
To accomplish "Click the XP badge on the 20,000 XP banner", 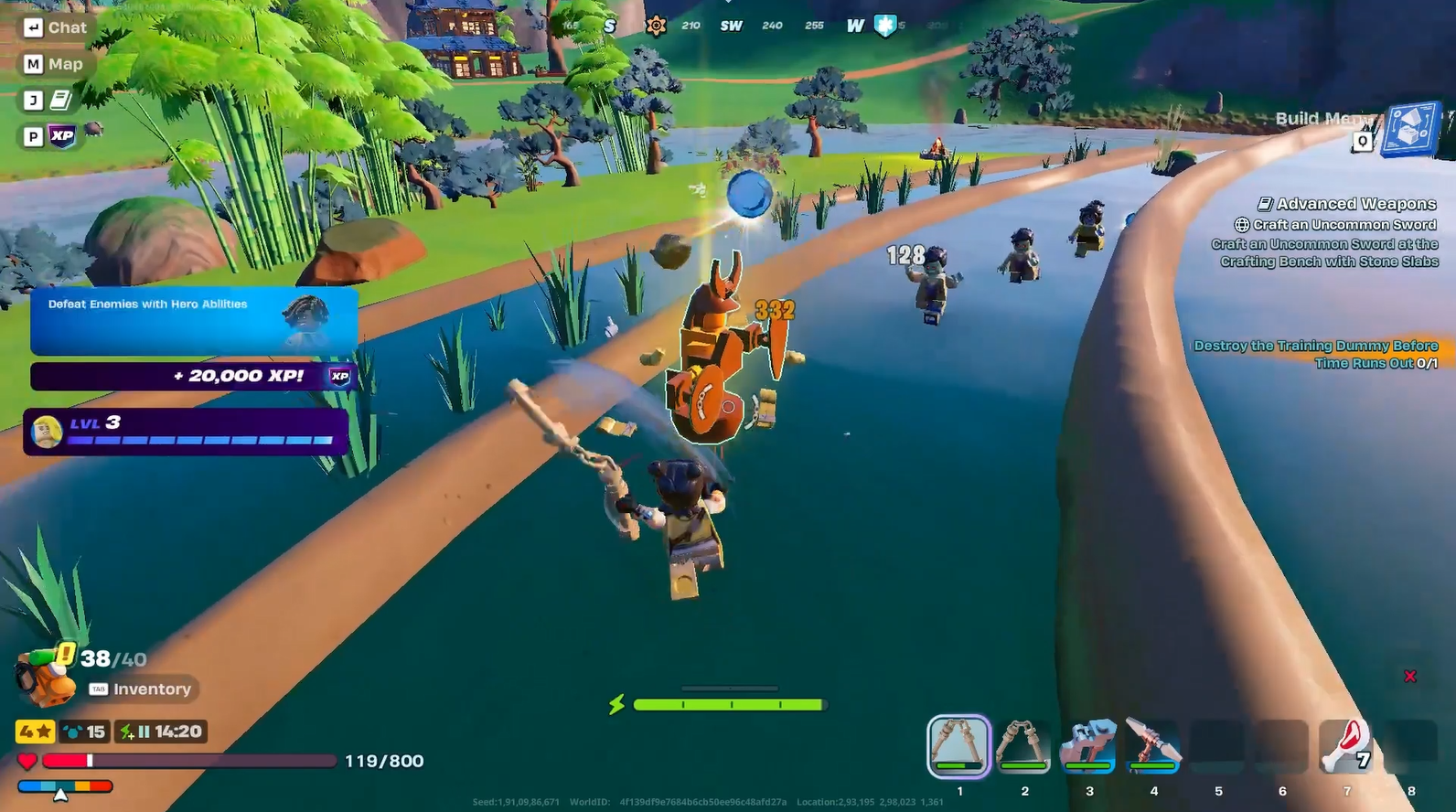I will (x=338, y=375).
